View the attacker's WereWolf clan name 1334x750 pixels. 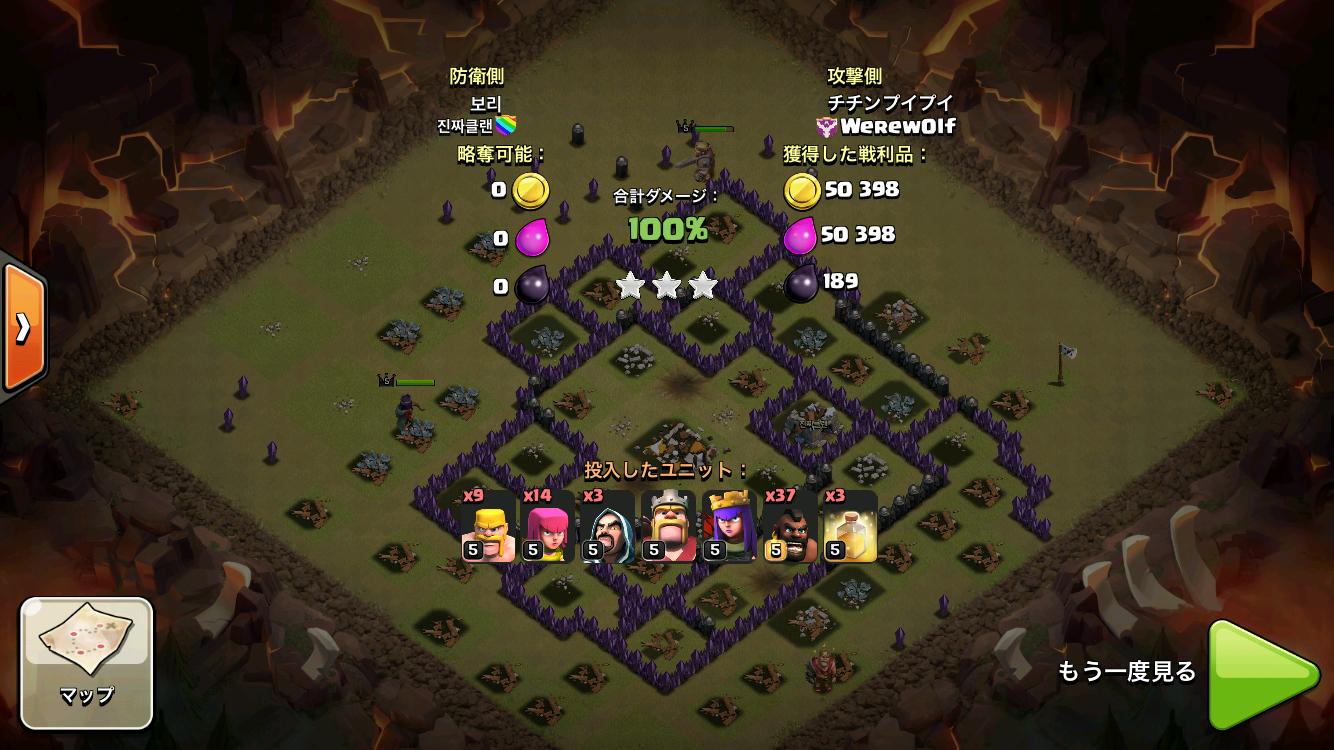click(897, 126)
